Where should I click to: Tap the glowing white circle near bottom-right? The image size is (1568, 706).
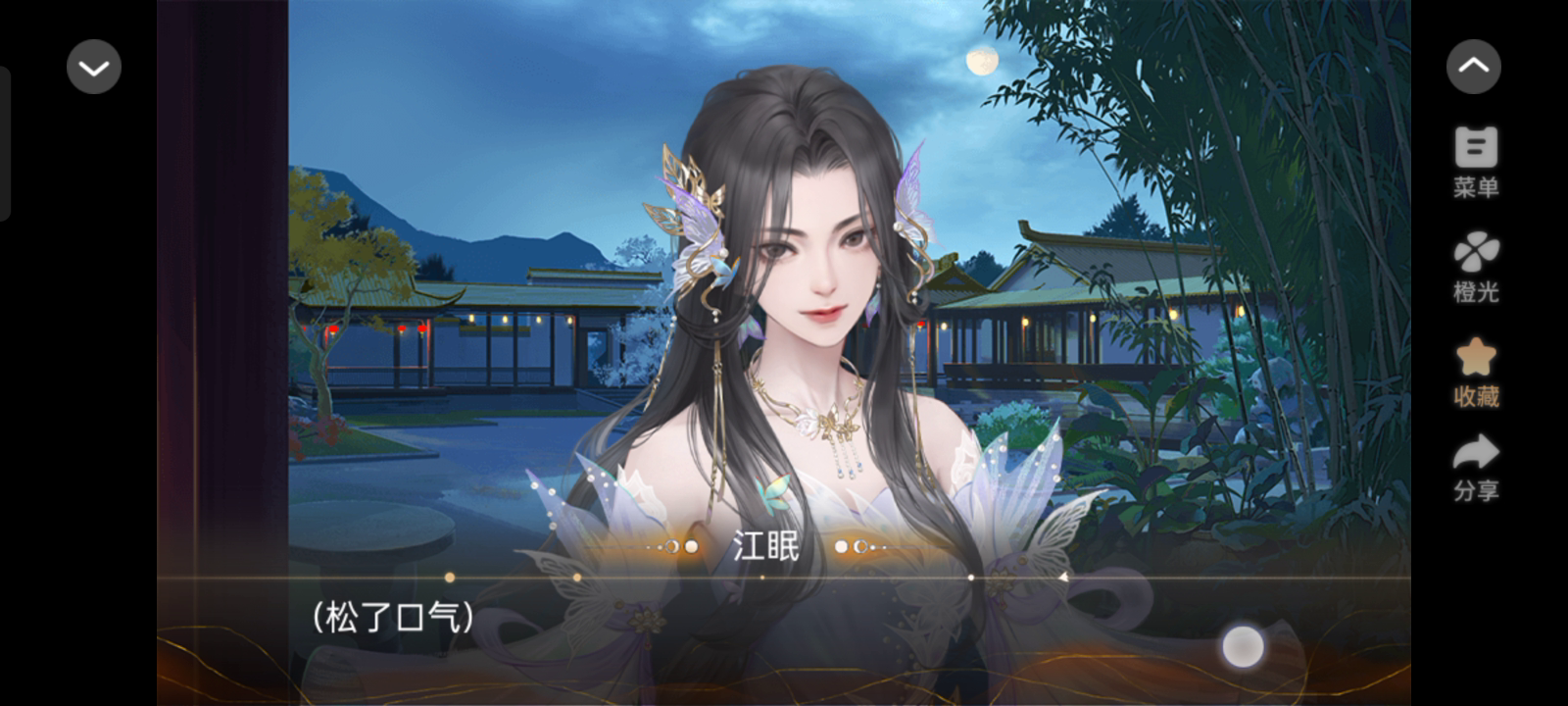point(1243,644)
